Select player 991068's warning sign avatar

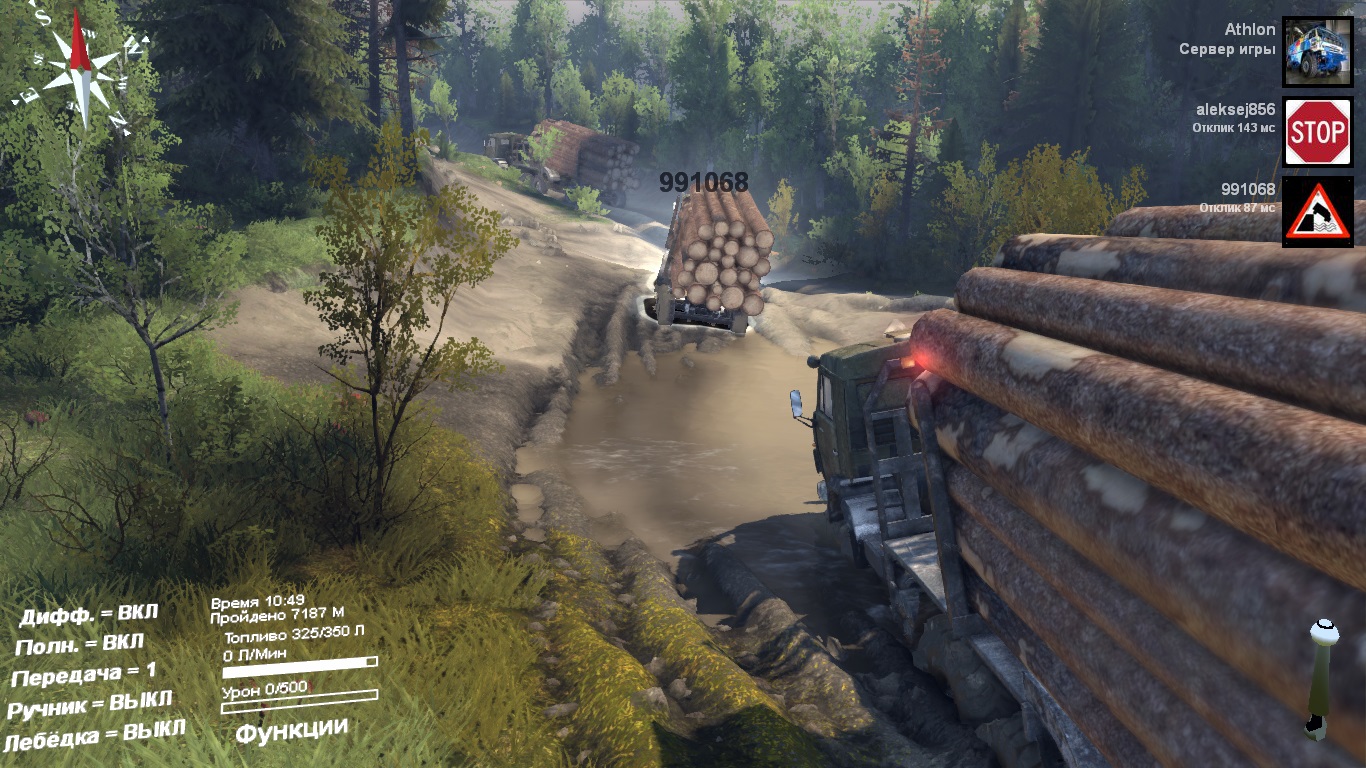pyautogui.click(x=1317, y=211)
